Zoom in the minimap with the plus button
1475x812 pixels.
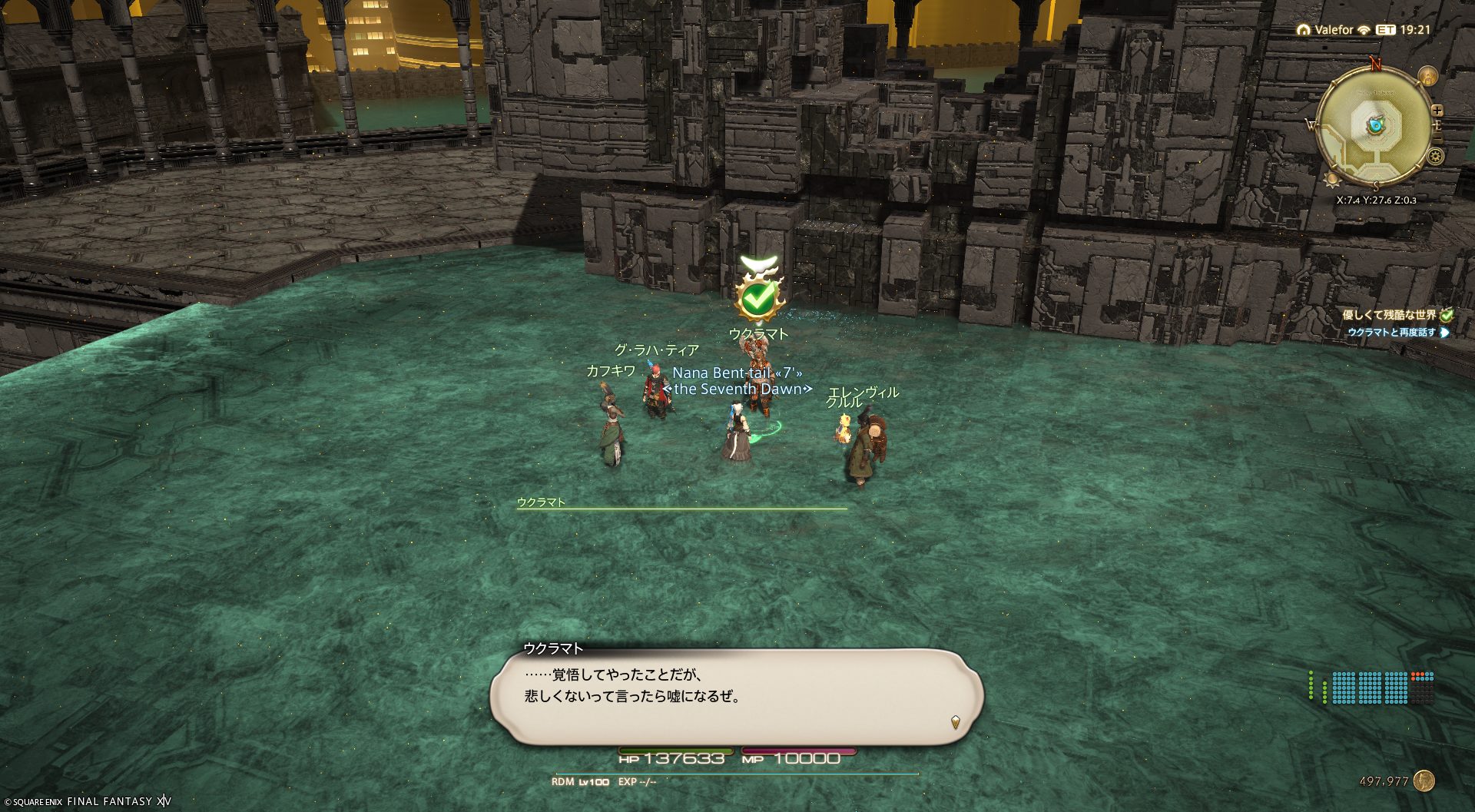tap(1437, 111)
